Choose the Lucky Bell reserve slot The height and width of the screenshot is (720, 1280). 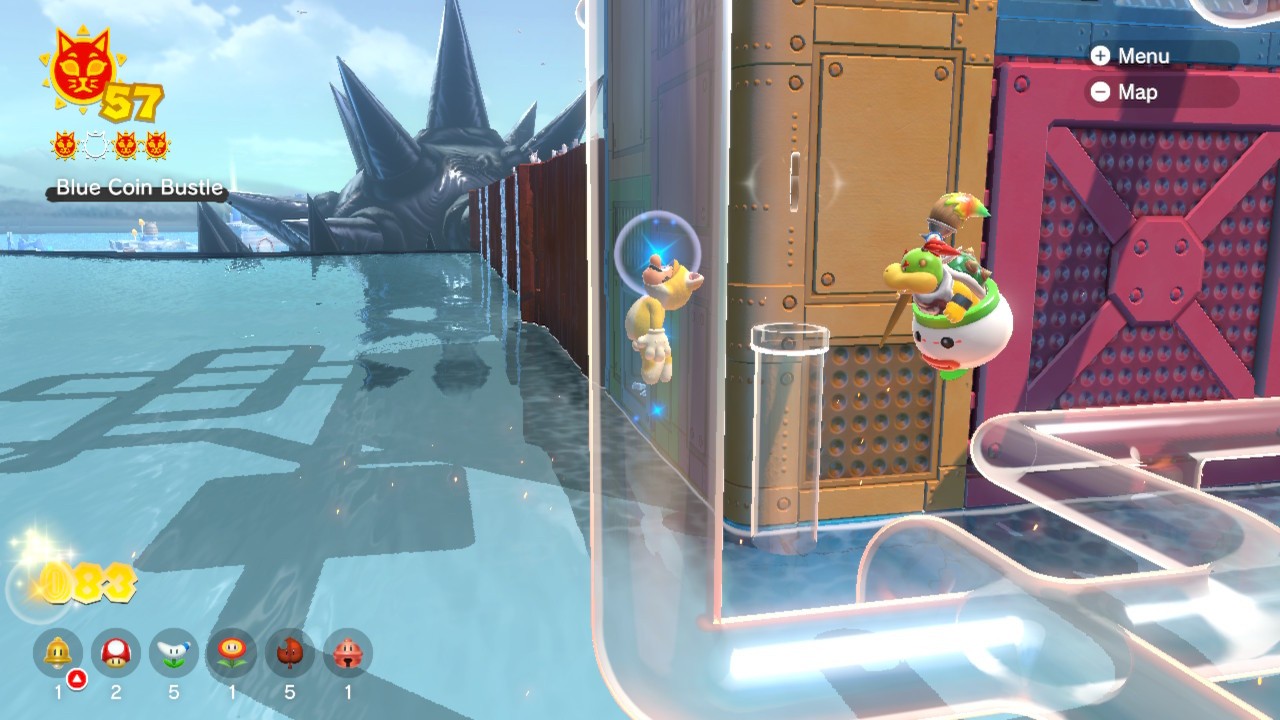[347, 653]
